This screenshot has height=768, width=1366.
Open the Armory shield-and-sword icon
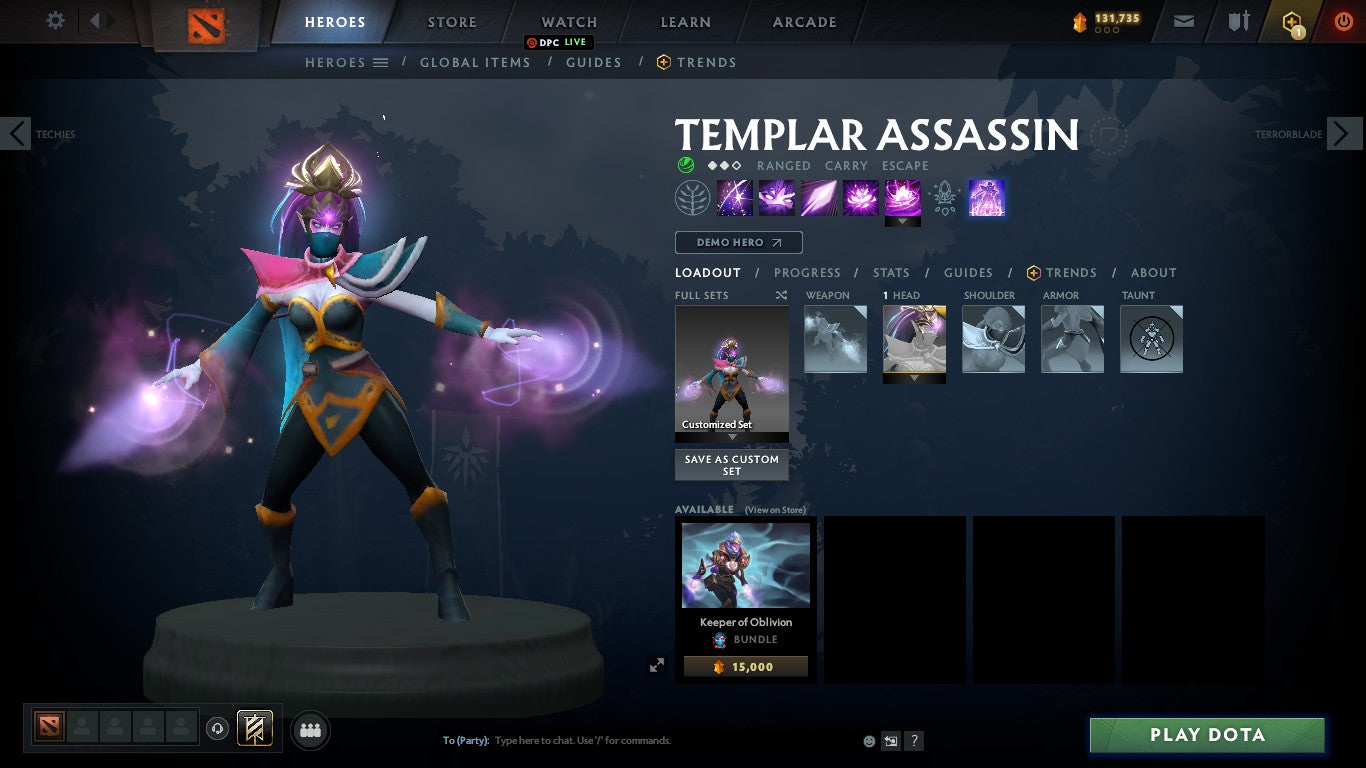click(1238, 20)
